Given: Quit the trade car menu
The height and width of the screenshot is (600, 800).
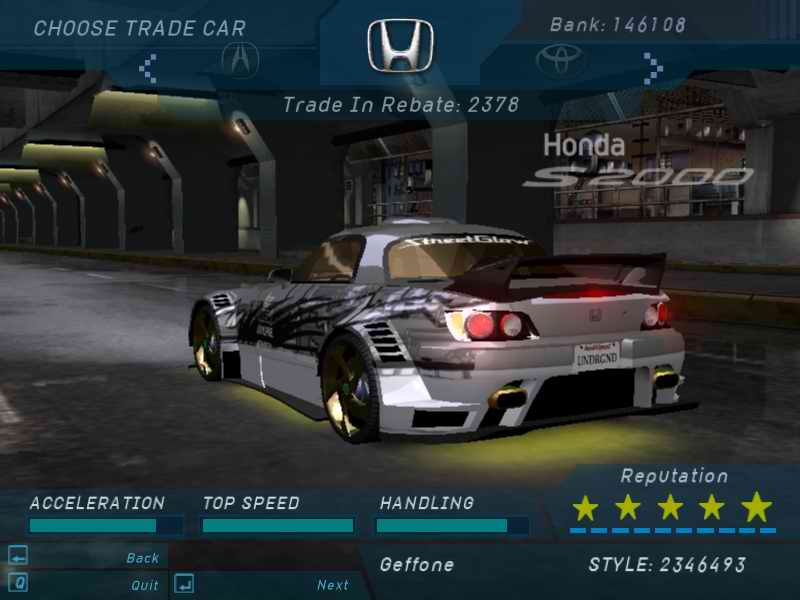Looking at the screenshot, I should pos(144,585).
